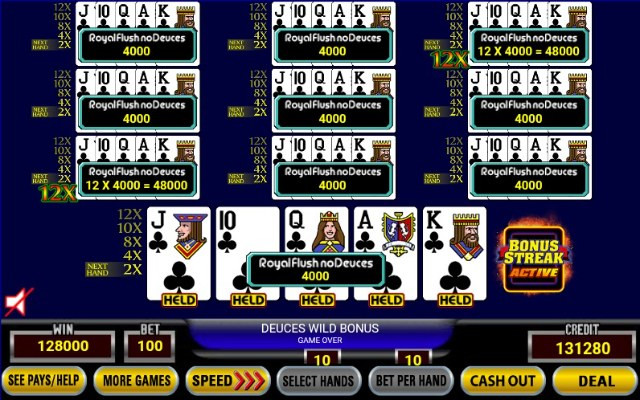The width and height of the screenshot is (640, 400).
Task: Open the See Pays/Help screen
Action: (44, 380)
